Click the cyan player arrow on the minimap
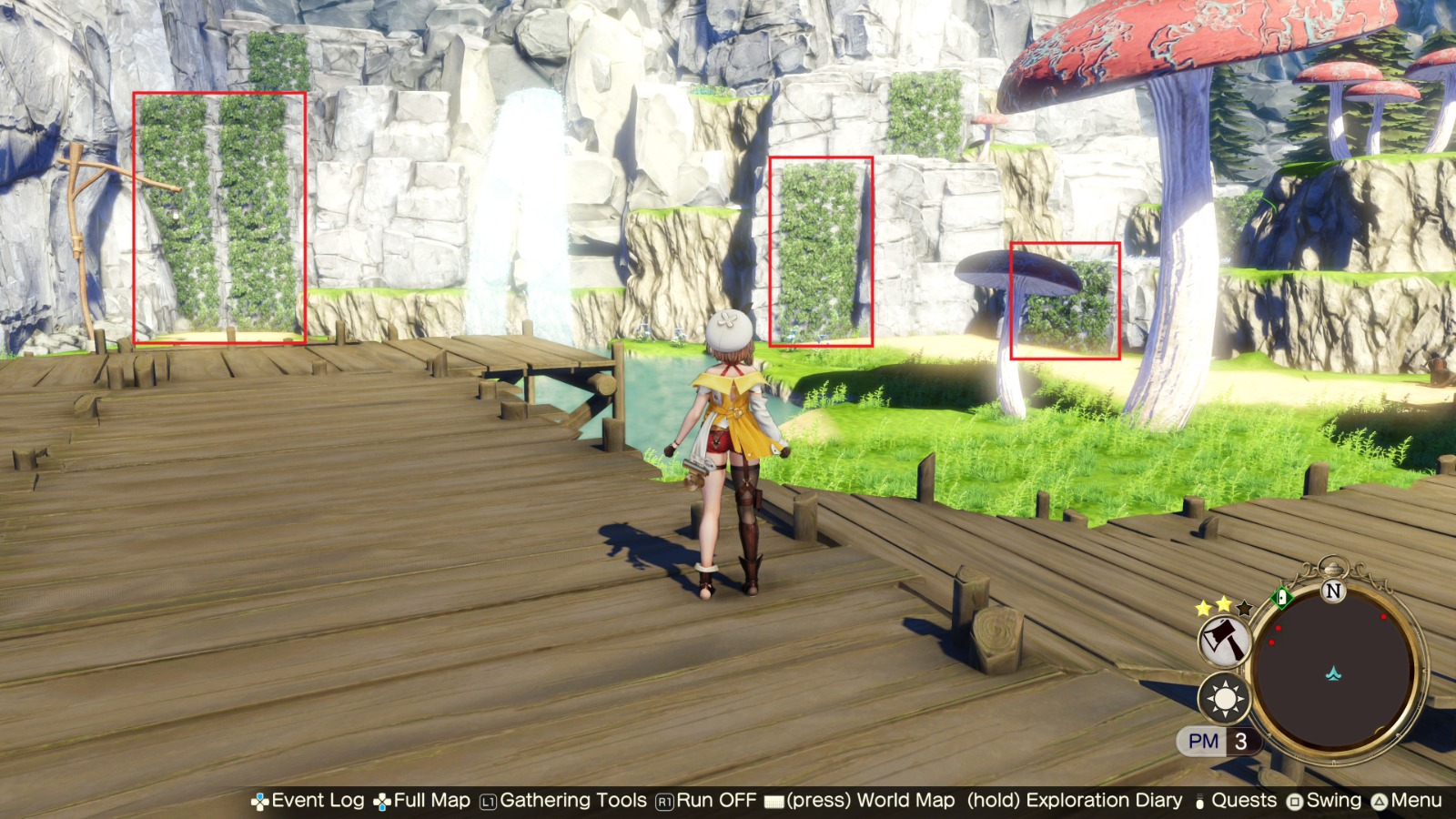The image size is (1456, 819). tap(1333, 673)
